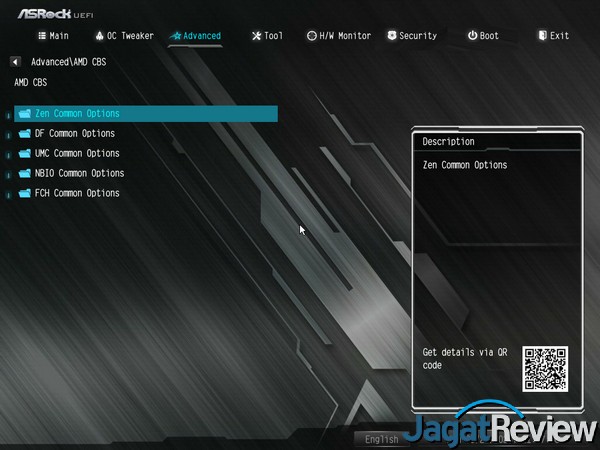The image size is (600, 450).
Task: Switch to the H/W Monitor tab
Action: click(339, 36)
